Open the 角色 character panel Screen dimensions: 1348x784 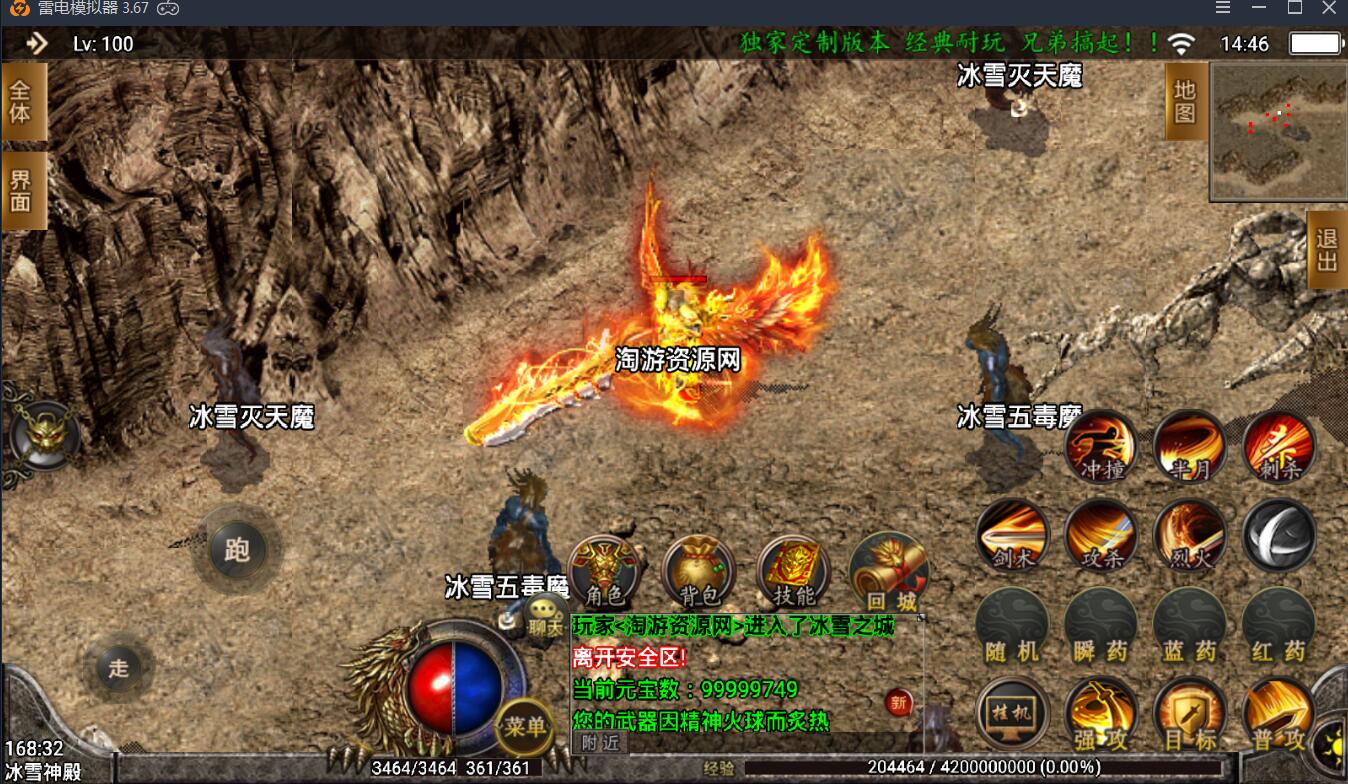604,572
